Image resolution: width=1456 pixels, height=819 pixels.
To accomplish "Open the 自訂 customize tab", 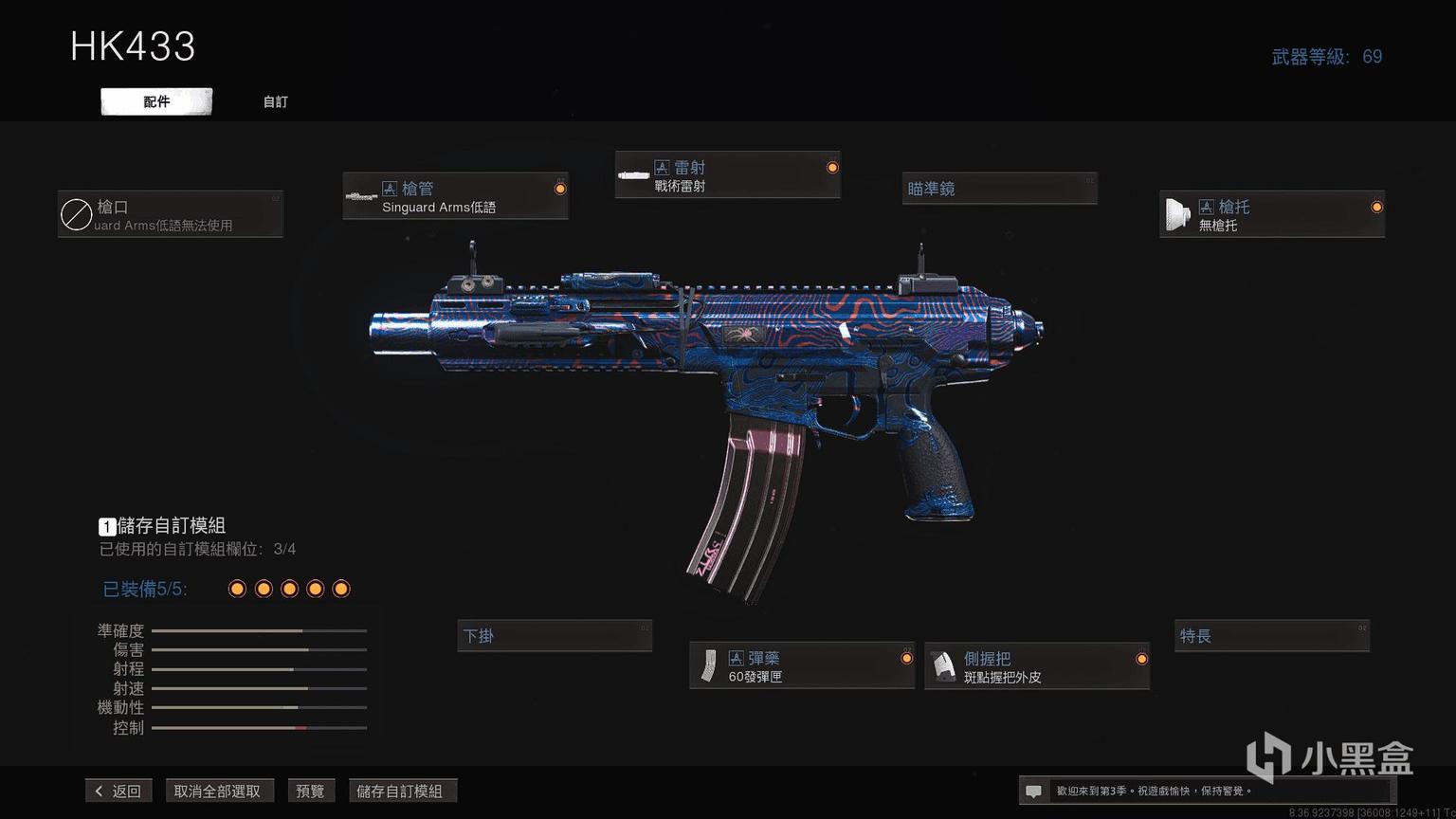I will (275, 101).
